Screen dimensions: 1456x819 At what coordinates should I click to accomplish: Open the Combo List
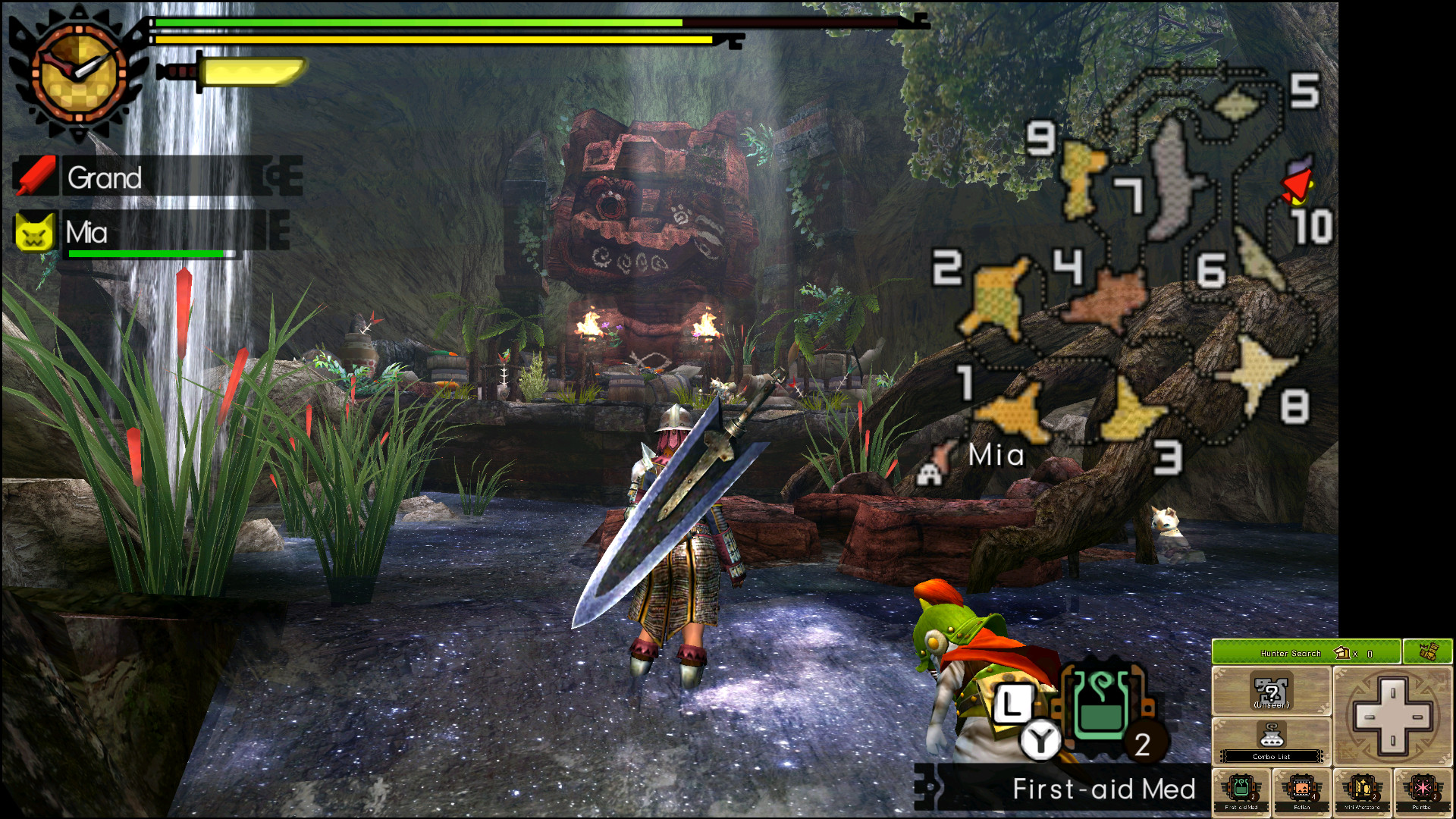[1271, 741]
